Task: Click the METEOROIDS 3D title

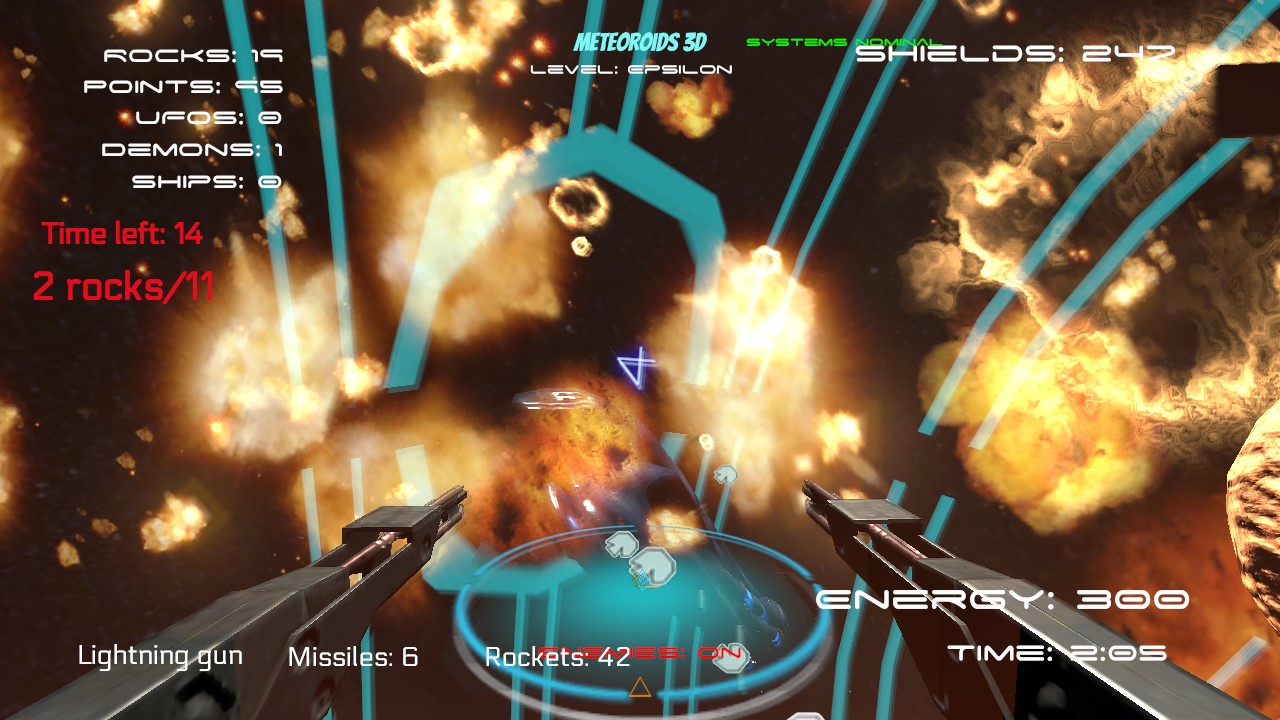Action: point(640,43)
